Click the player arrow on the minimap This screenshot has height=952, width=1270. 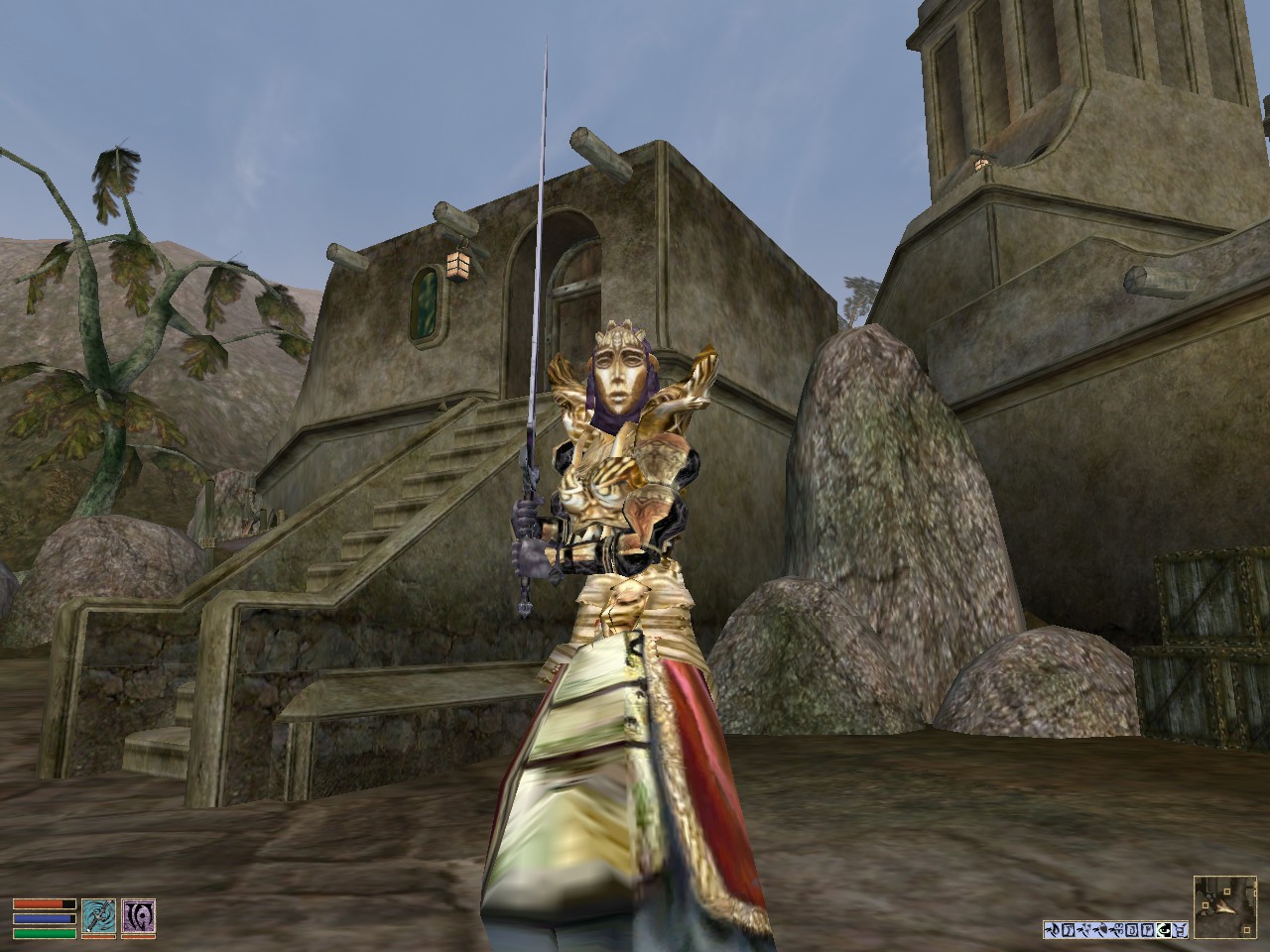(1224, 909)
